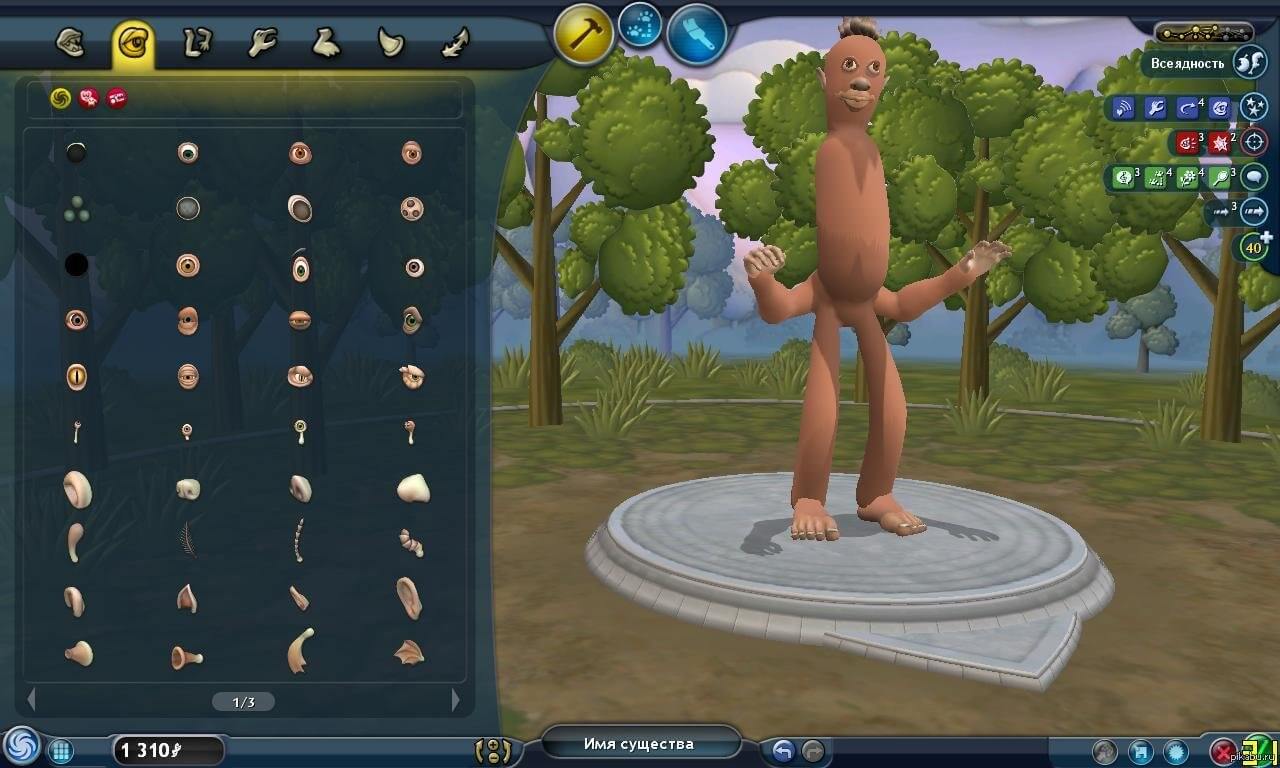Image resolution: width=1280 pixels, height=768 pixels.
Task: Go to the previous page of parts
Action: pyautogui.click(x=31, y=700)
